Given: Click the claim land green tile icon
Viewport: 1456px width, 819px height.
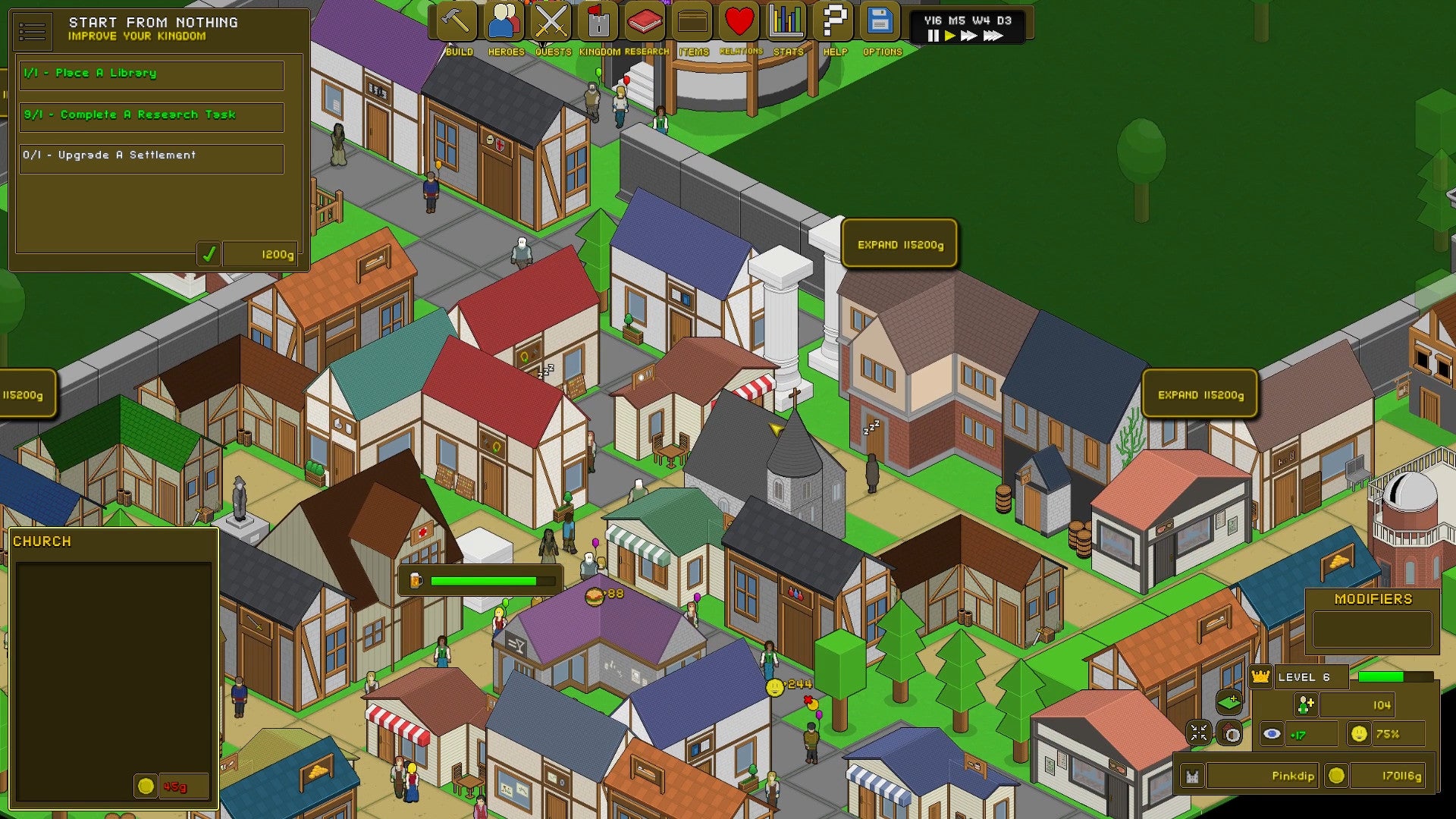Looking at the screenshot, I should (1229, 703).
